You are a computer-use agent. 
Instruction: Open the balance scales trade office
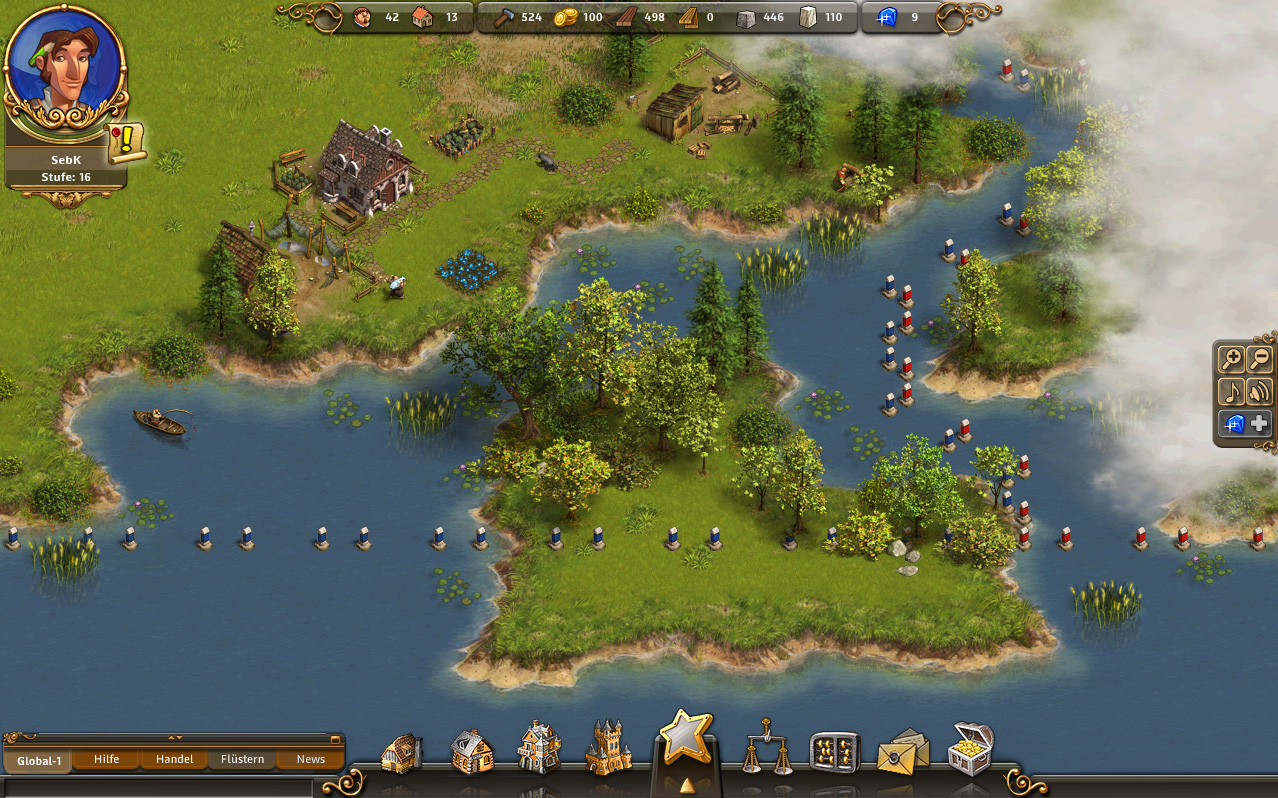coord(767,748)
